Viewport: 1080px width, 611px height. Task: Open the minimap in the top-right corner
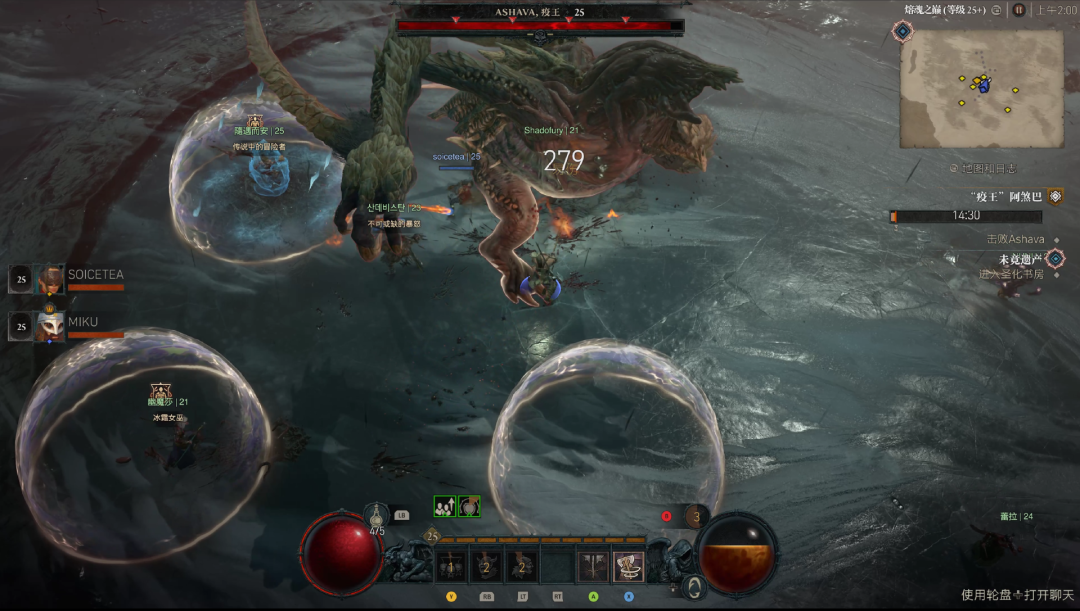click(x=981, y=88)
